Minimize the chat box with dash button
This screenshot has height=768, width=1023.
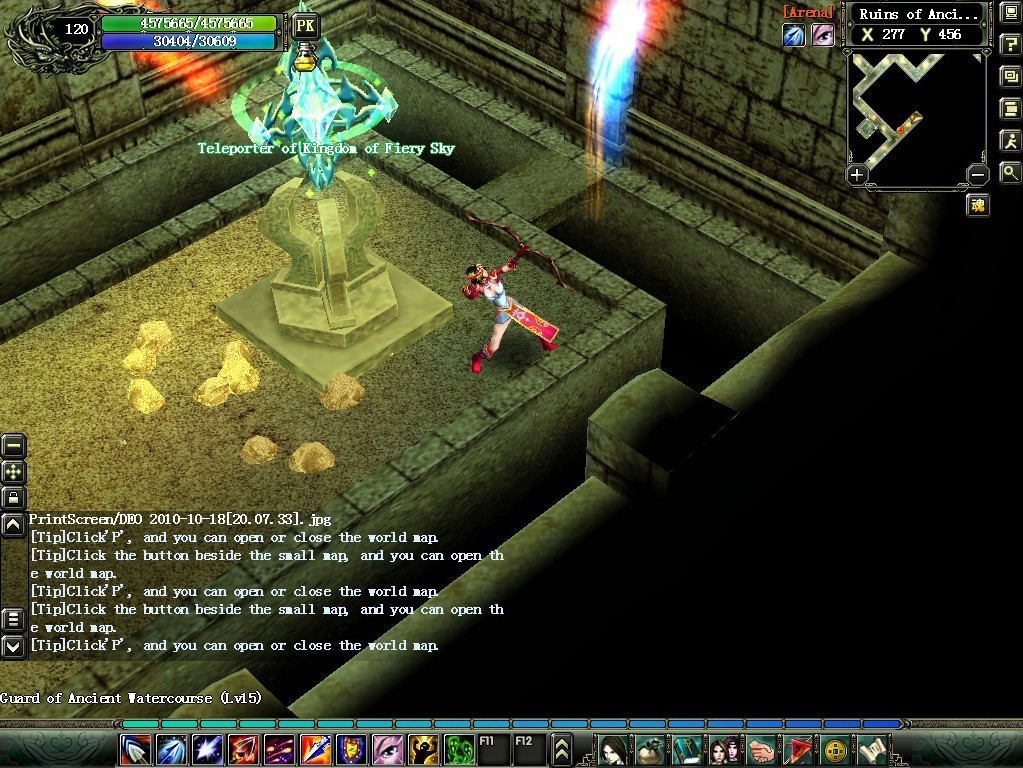pyautogui.click(x=13, y=447)
